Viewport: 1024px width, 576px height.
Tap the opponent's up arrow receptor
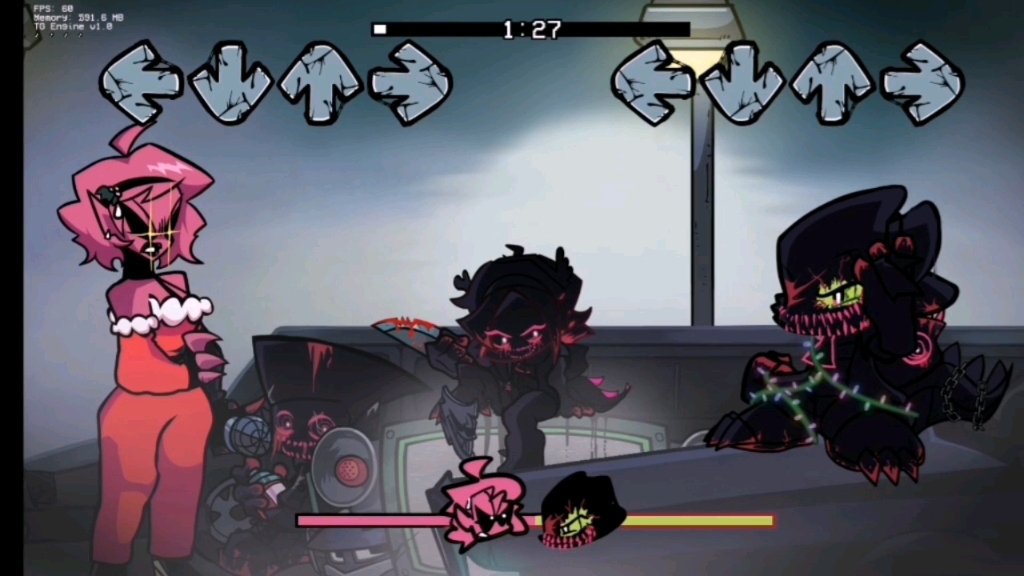coord(320,83)
